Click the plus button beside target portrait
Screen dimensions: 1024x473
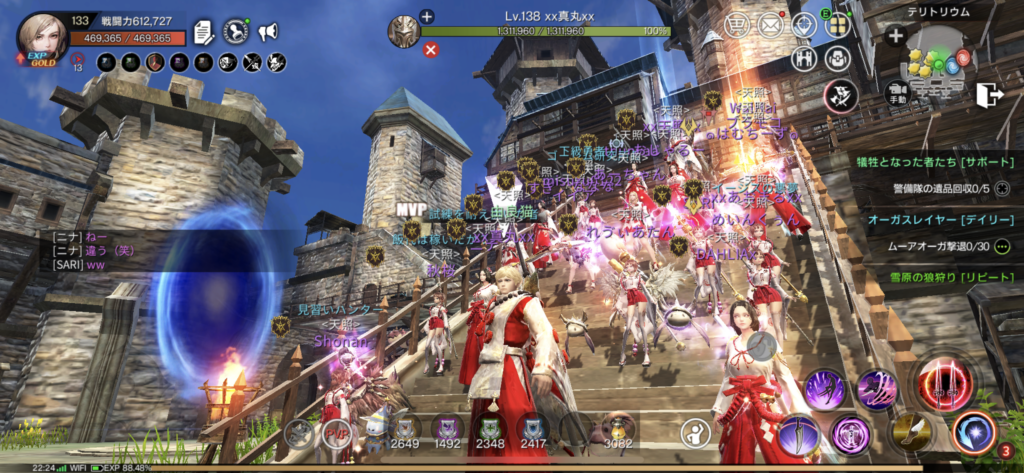[x=427, y=16]
